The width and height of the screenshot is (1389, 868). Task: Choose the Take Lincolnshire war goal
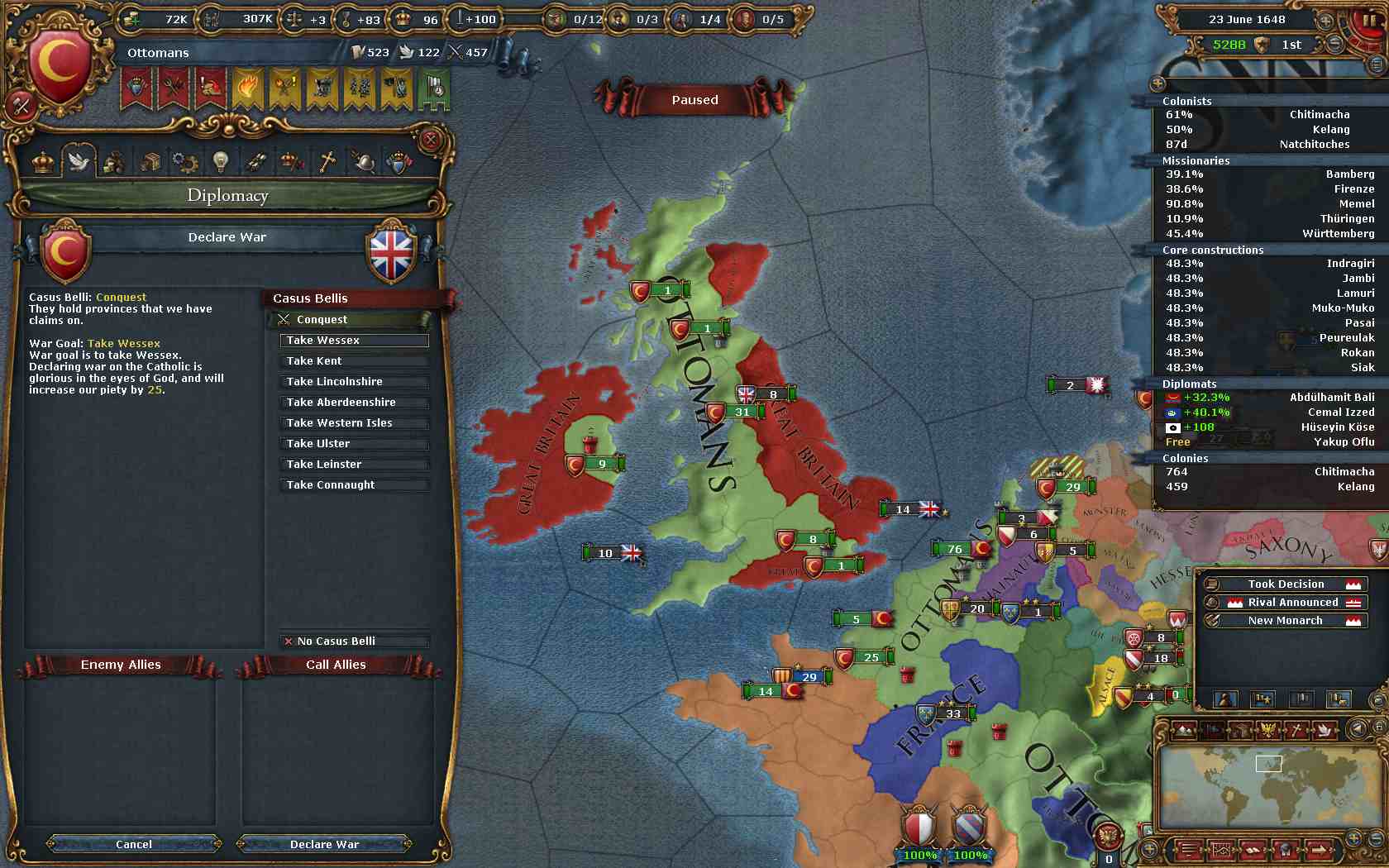tap(354, 382)
